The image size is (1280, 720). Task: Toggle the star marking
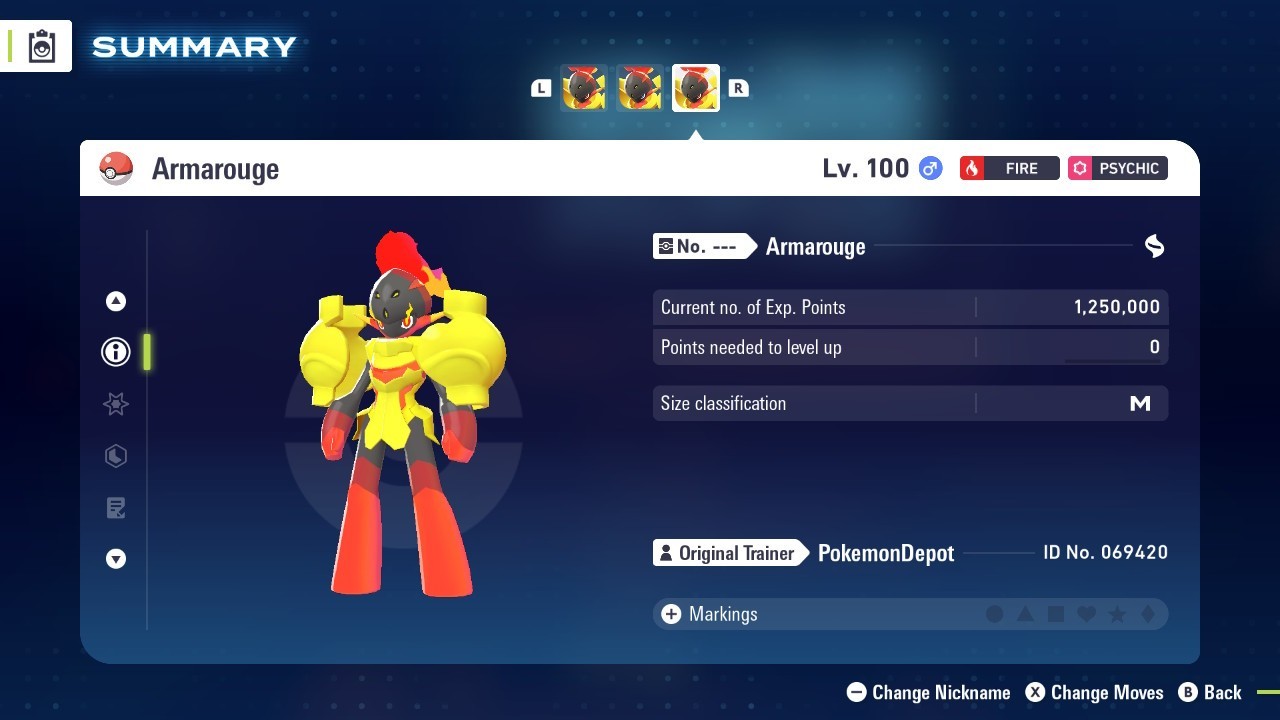(x=1117, y=614)
